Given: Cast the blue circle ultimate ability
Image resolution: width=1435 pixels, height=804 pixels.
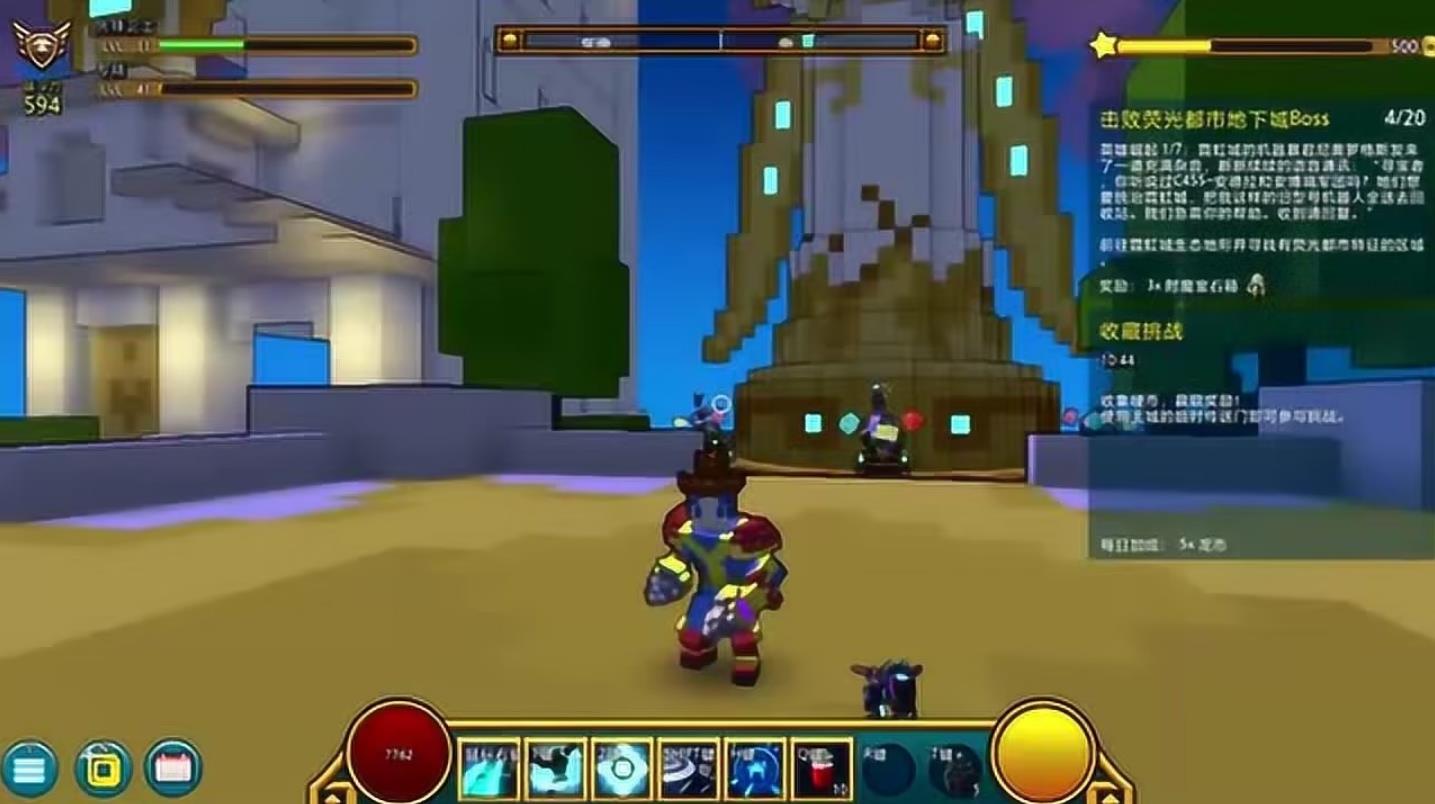Looking at the screenshot, I should click(x=755, y=770).
